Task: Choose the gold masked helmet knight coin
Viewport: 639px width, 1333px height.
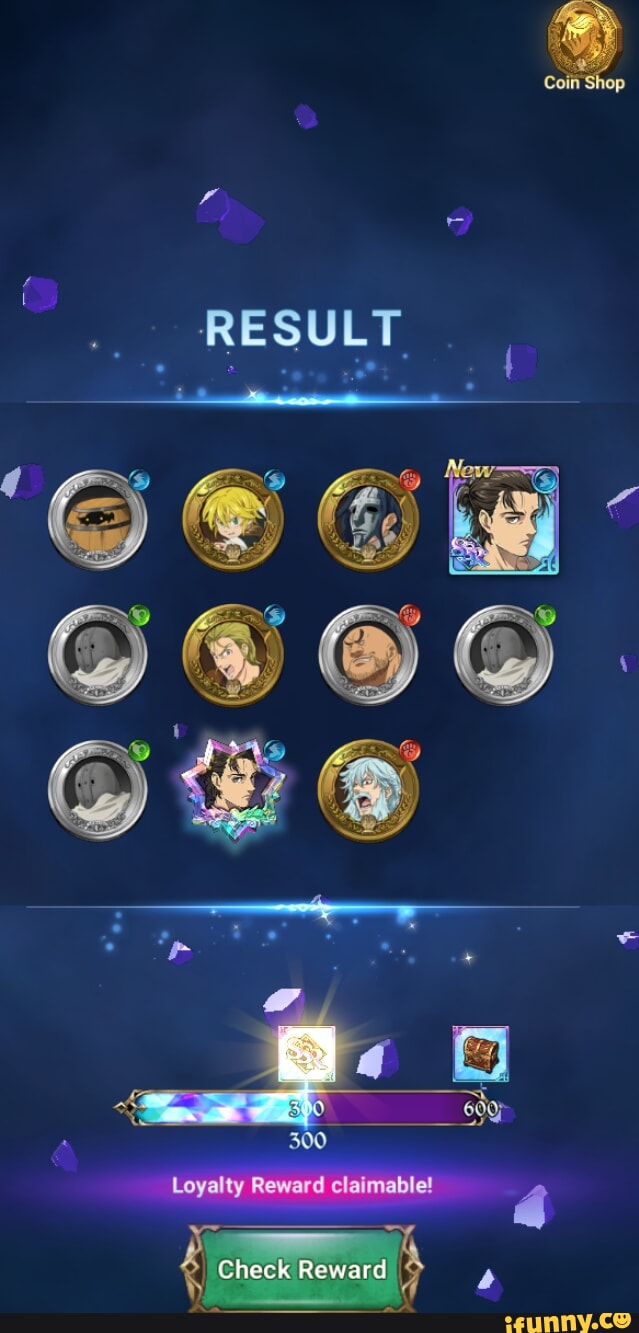Action: [x=368, y=520]
